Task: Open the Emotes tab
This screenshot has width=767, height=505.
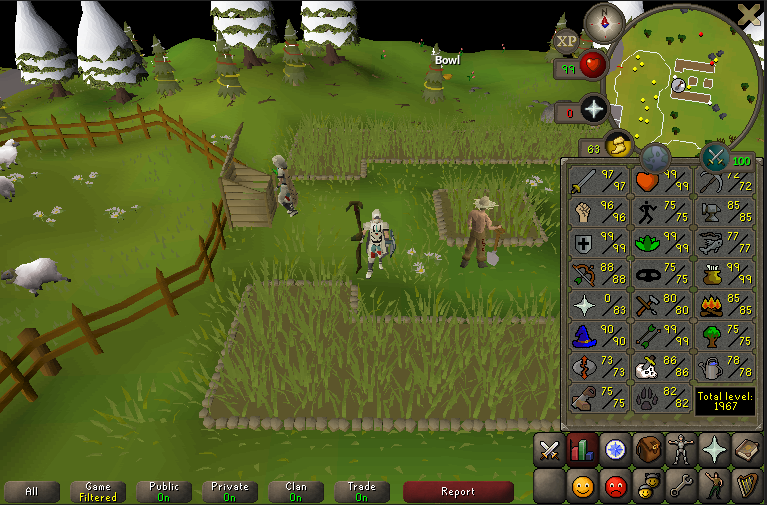Action: coord(714,486)
